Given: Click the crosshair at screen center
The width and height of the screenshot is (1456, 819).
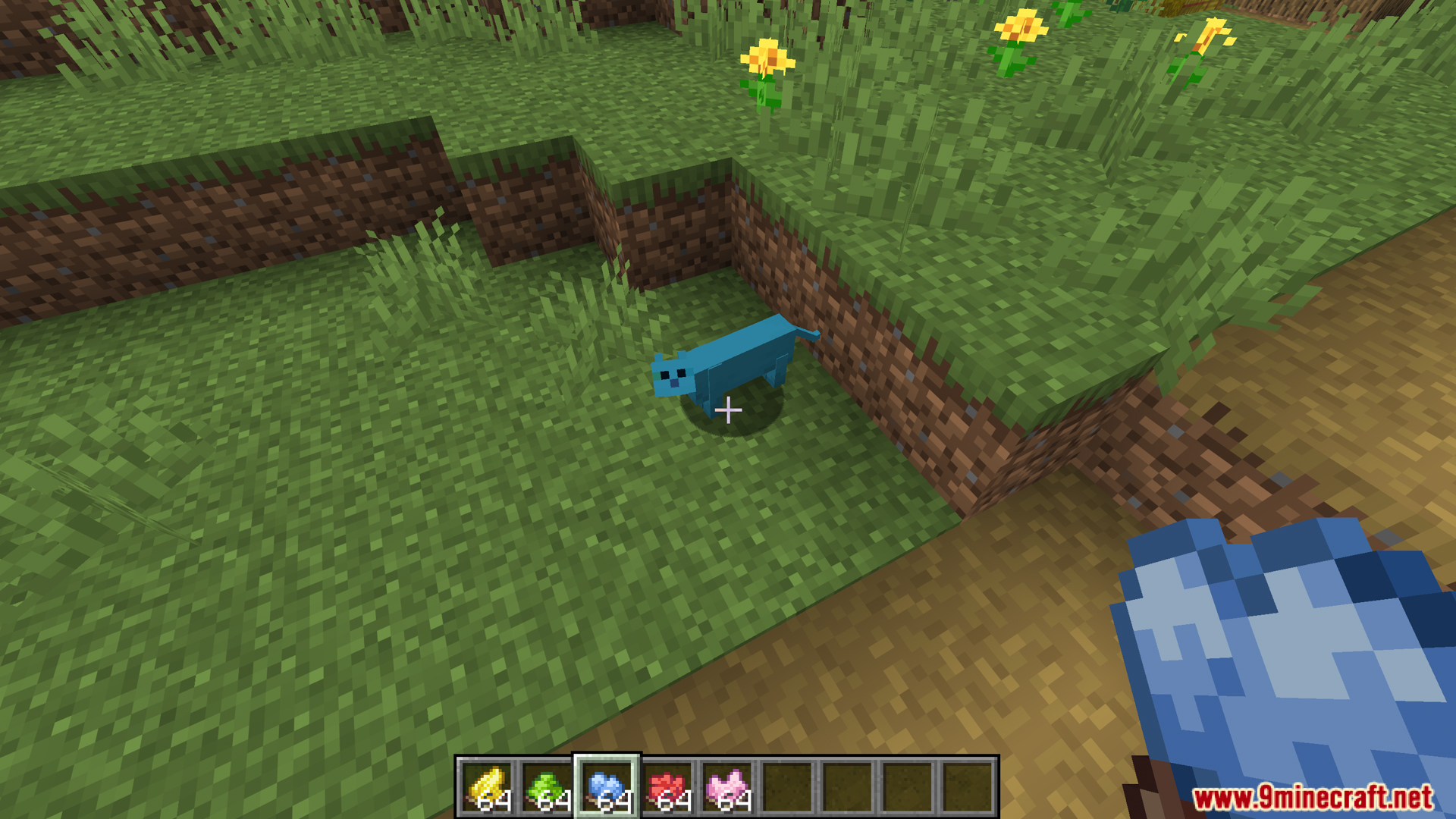Looking at the screenshot, I should point(727,409).
